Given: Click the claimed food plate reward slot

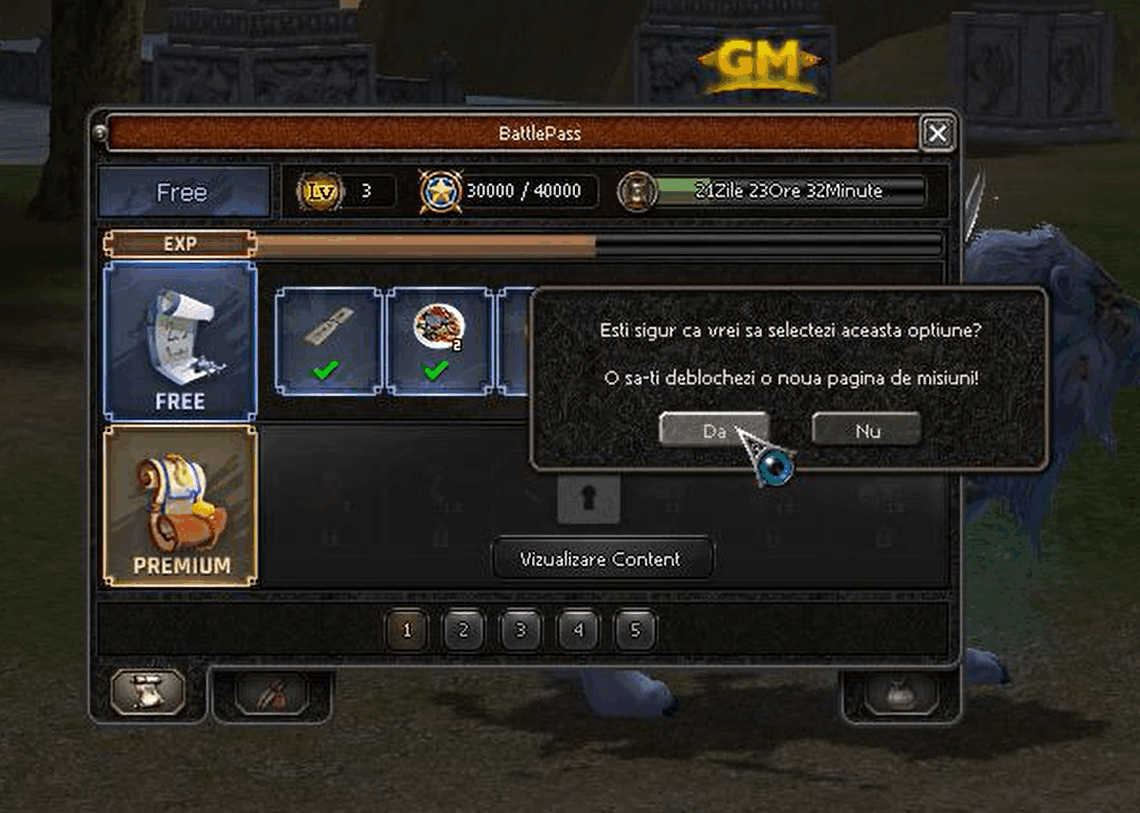Looking at the screenshot, I should click(439, 341).
